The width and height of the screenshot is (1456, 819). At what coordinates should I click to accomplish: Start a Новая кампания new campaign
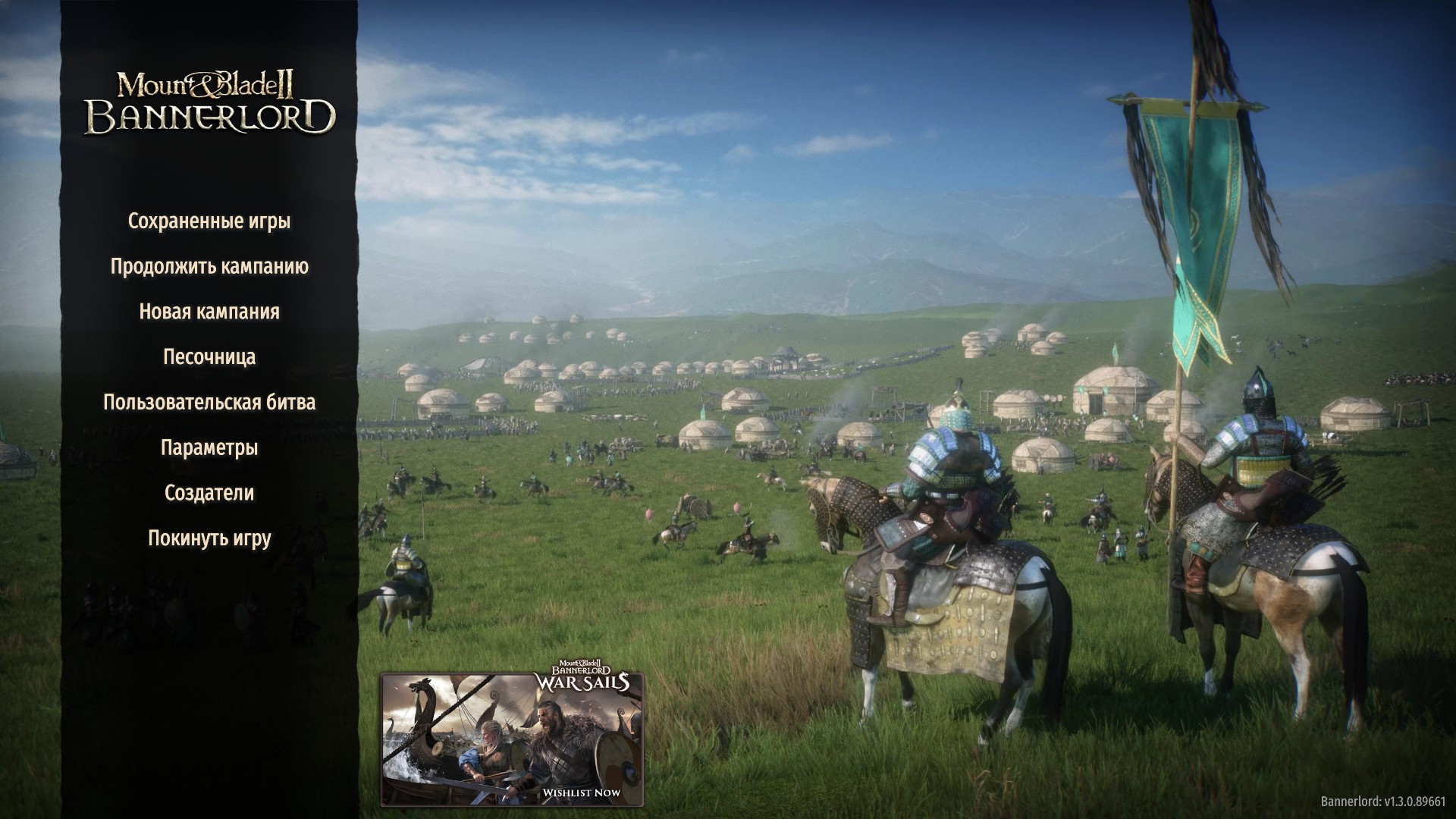pos(209,312)
